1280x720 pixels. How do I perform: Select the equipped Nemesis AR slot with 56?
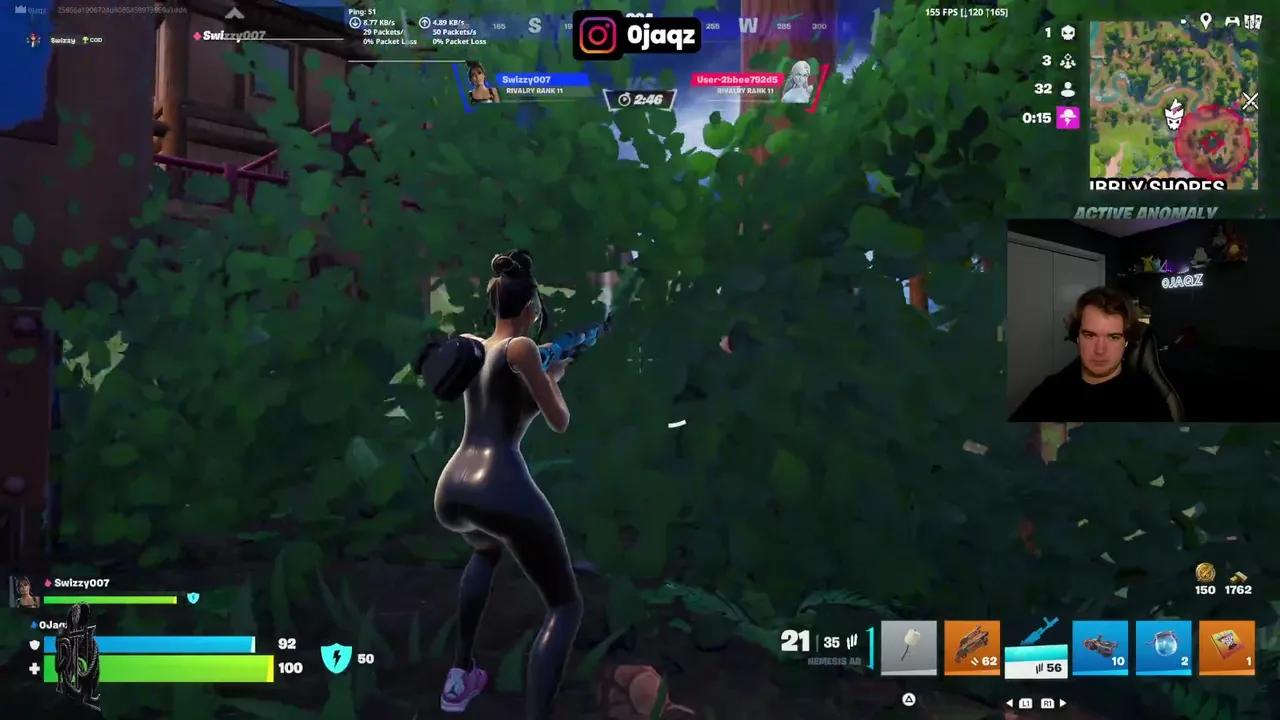1036,647
